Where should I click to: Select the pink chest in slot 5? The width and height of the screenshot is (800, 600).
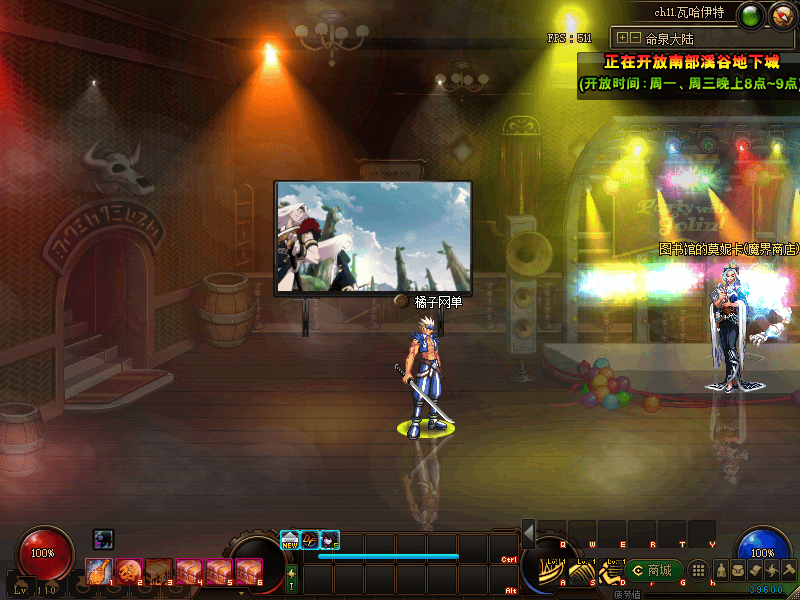pos(219,571)
